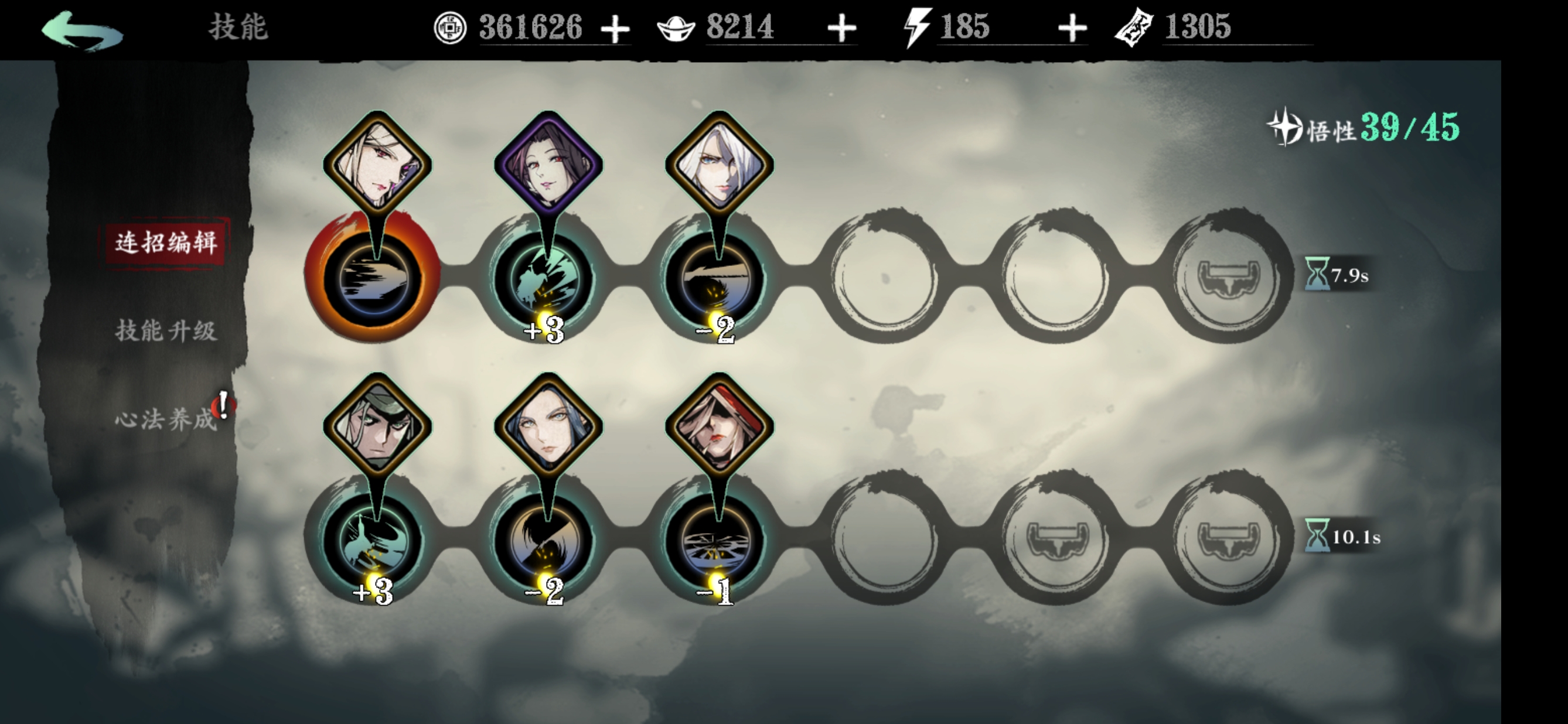Refill lightning energy with the plus button
Image resolution: width=1568 pixels, height=724 pixels.
click(1072, 29)
